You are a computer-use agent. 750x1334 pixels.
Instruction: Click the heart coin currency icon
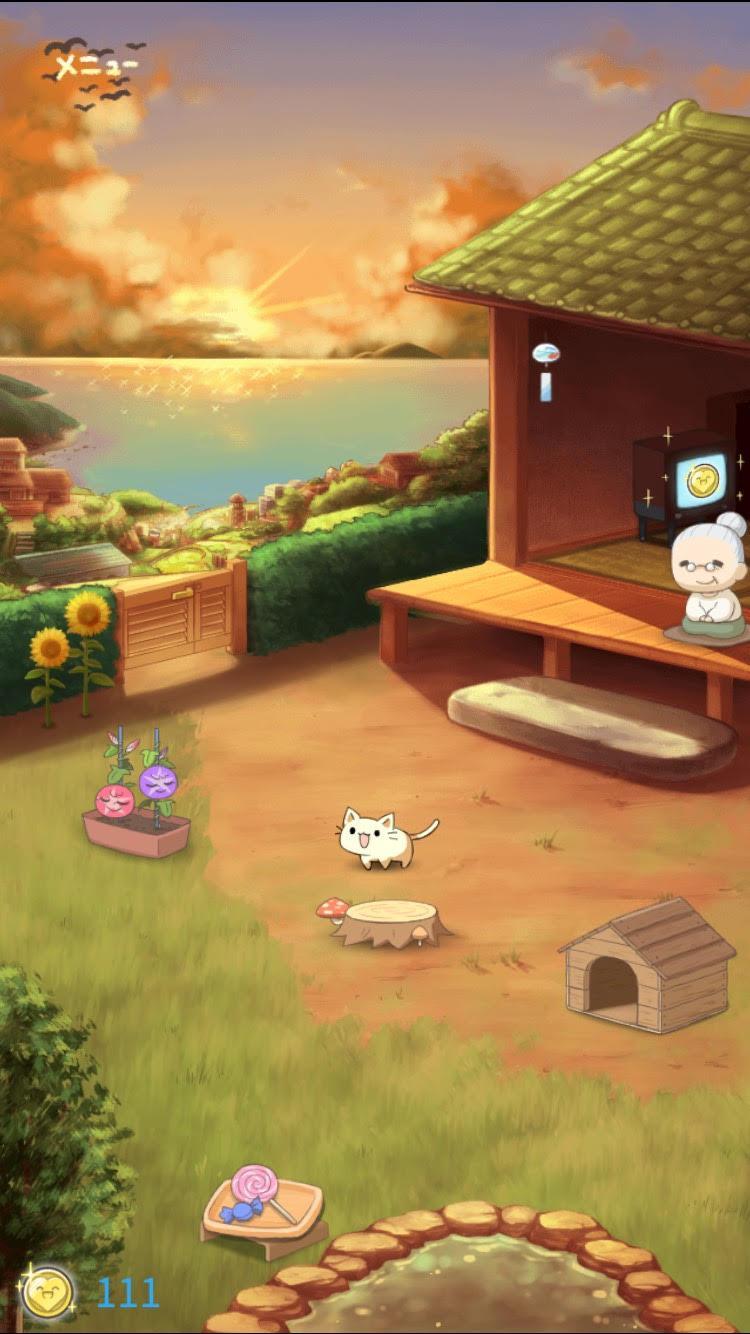pyautogui.click(x=47, y=1293)
